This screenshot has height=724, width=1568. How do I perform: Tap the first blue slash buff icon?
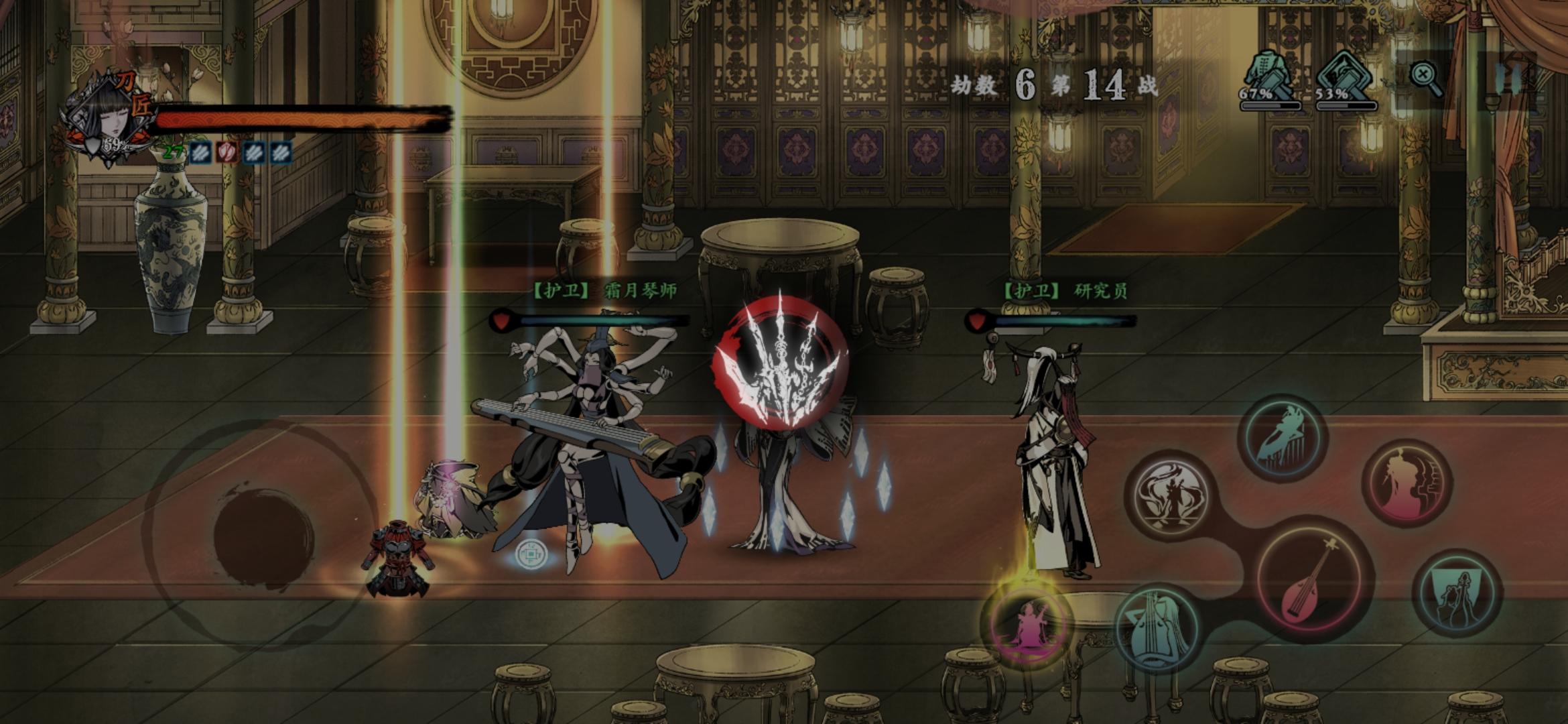(200, 153)
